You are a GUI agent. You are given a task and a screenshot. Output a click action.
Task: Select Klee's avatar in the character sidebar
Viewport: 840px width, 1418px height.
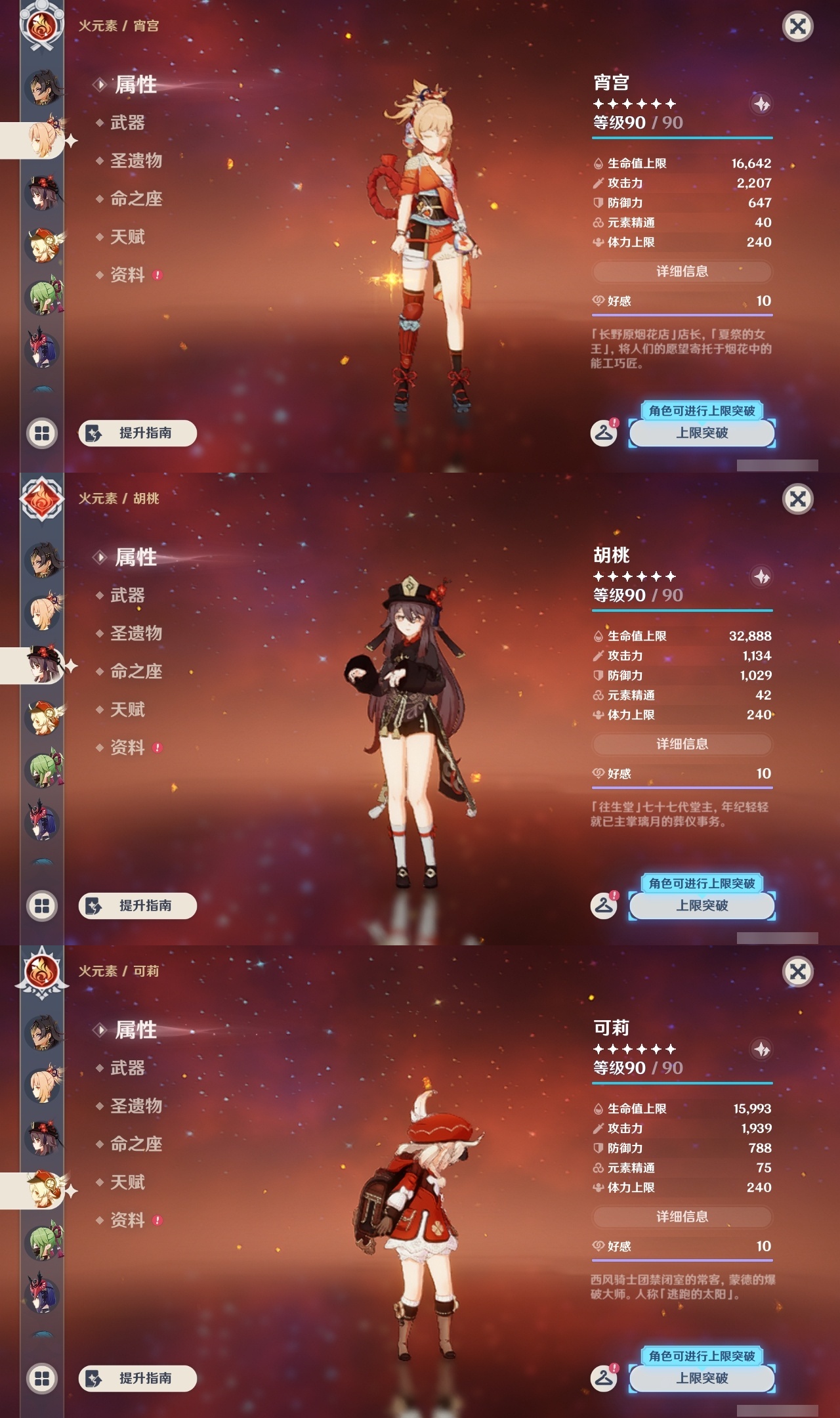(41, 243)
